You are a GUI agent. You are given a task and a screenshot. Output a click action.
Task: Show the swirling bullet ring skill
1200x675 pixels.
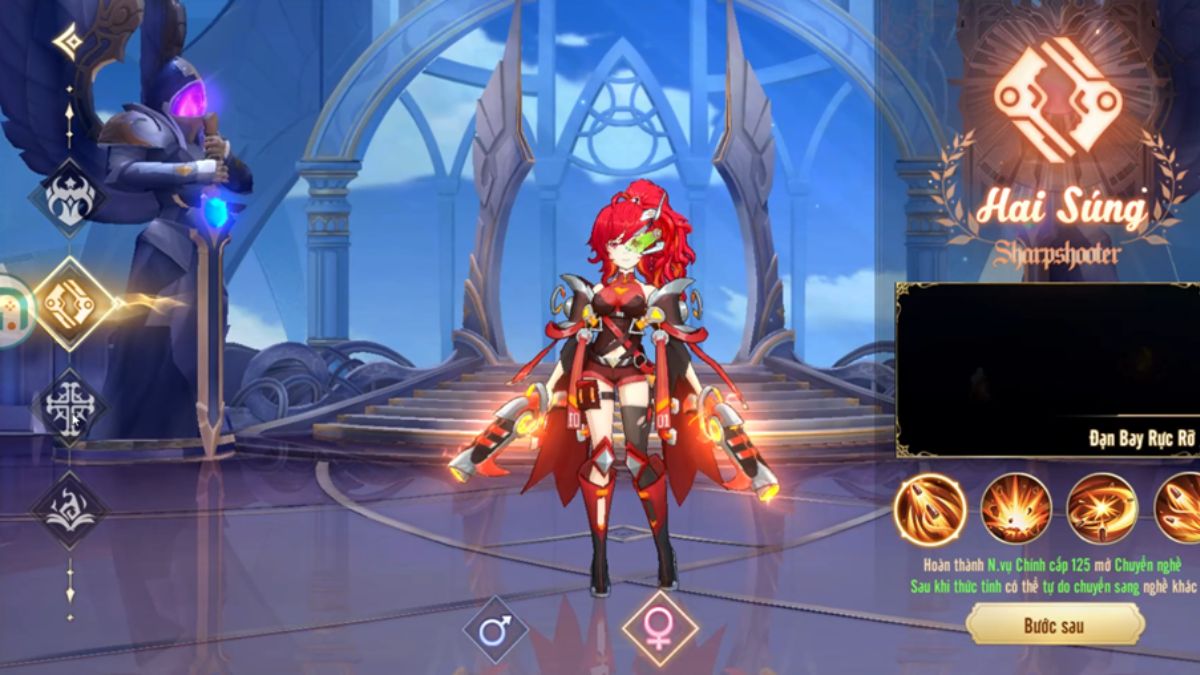tap(1102, 508)
